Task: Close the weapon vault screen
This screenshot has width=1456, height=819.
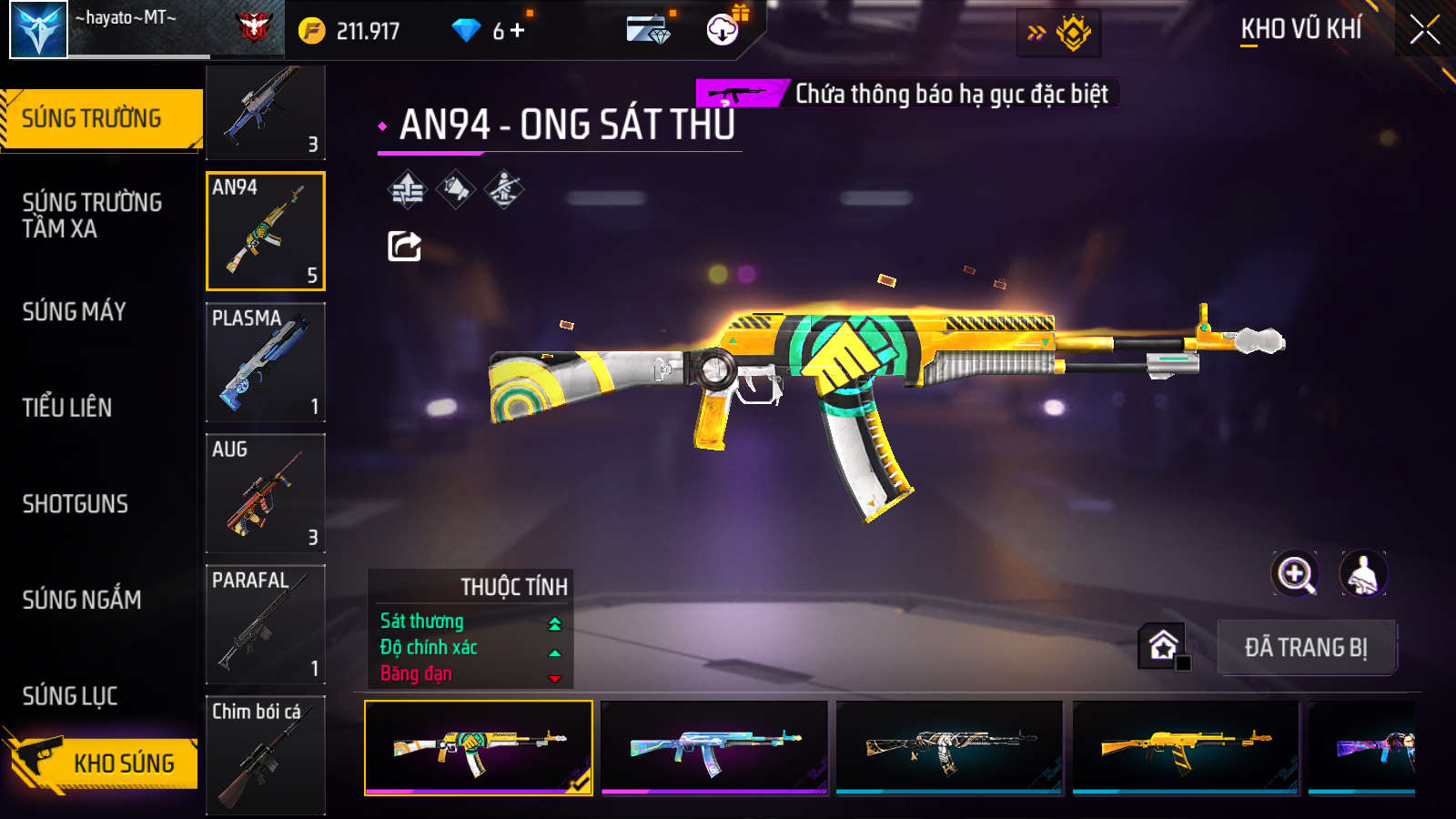Action: (1424, 30)
